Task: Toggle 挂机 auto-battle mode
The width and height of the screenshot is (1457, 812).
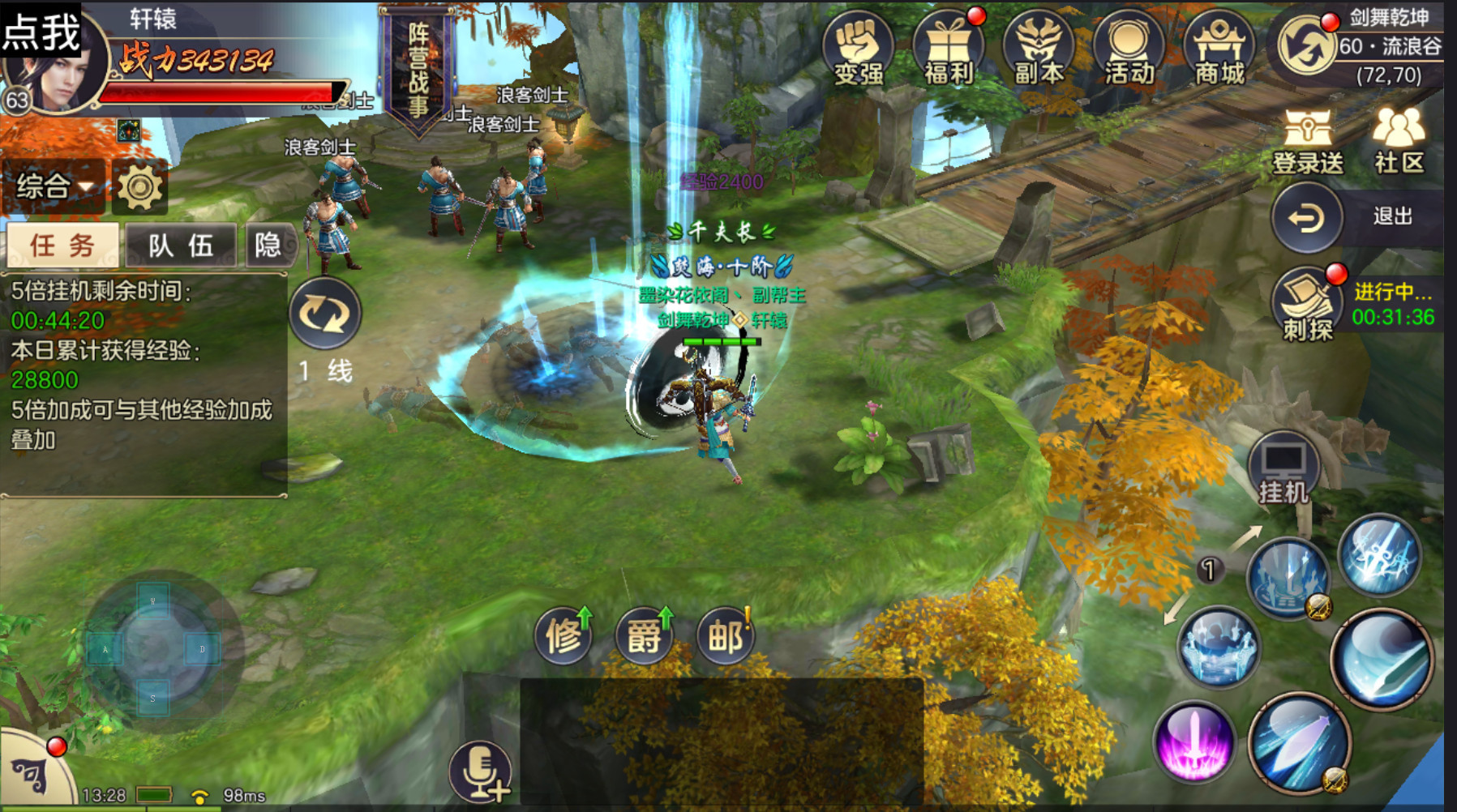Action: [1283, 470]
